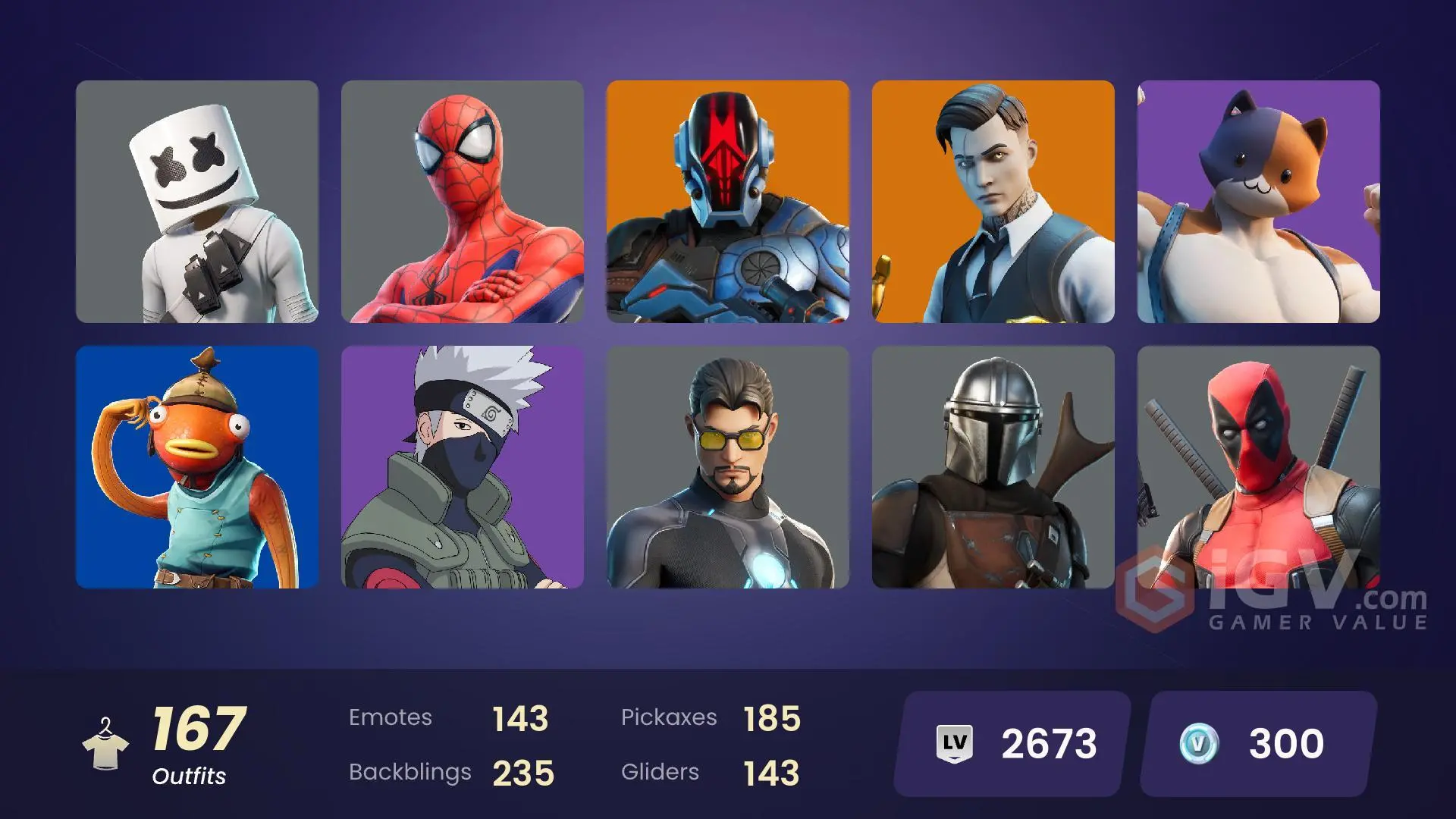
Task: Open the level 2673 panel
Action: click(1009, 742)
